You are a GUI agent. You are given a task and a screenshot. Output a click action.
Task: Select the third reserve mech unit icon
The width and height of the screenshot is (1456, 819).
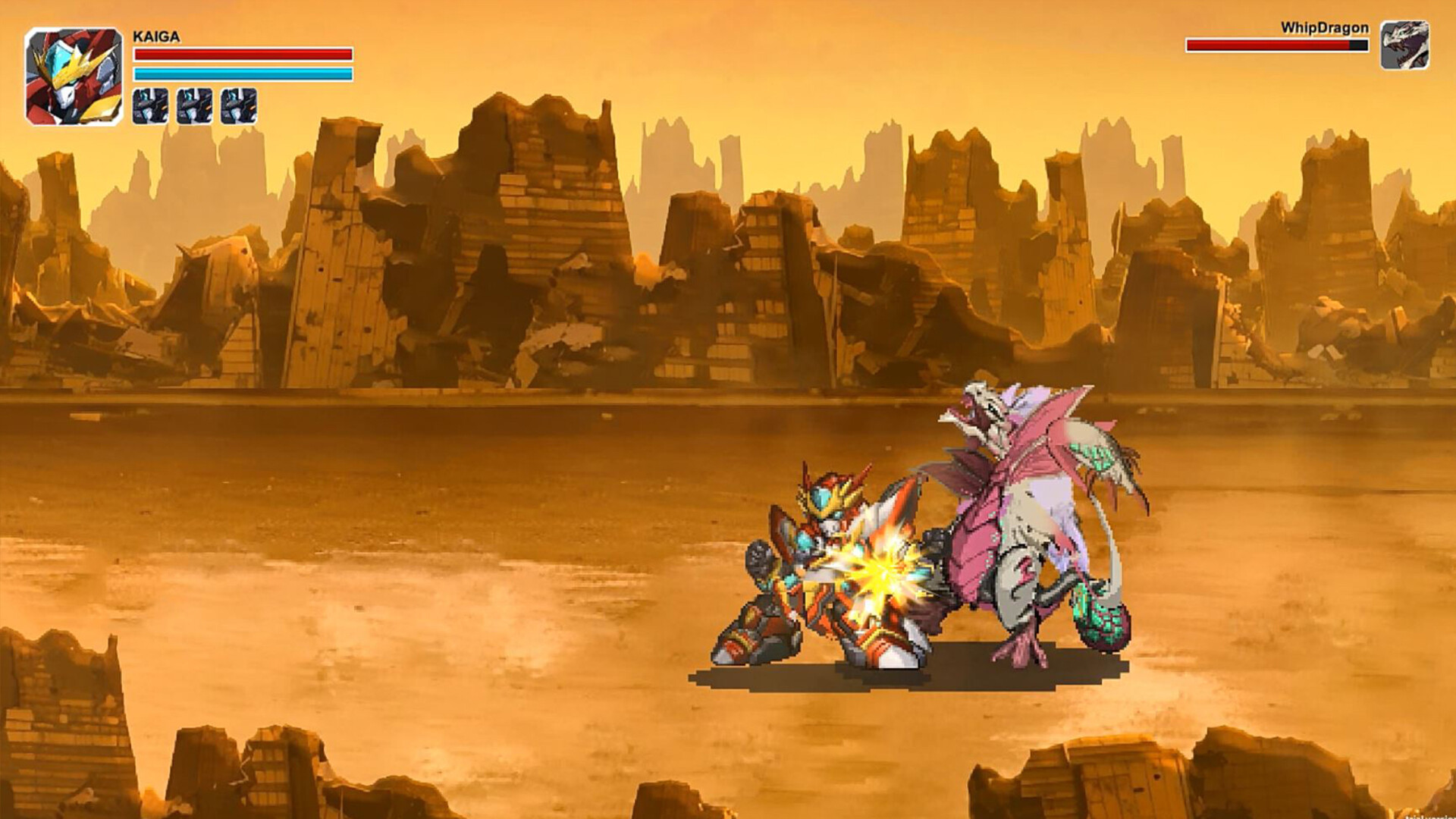[x=239, y=107]
